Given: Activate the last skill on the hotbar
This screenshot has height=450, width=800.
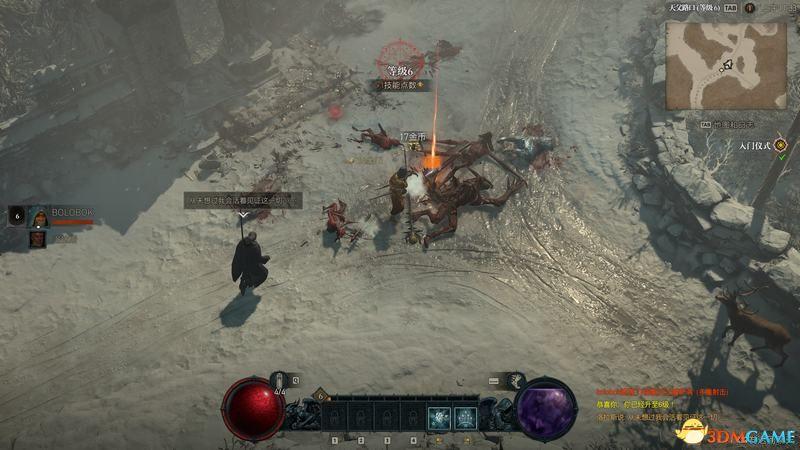Looking at the screenshot, I should coord(465,417).
